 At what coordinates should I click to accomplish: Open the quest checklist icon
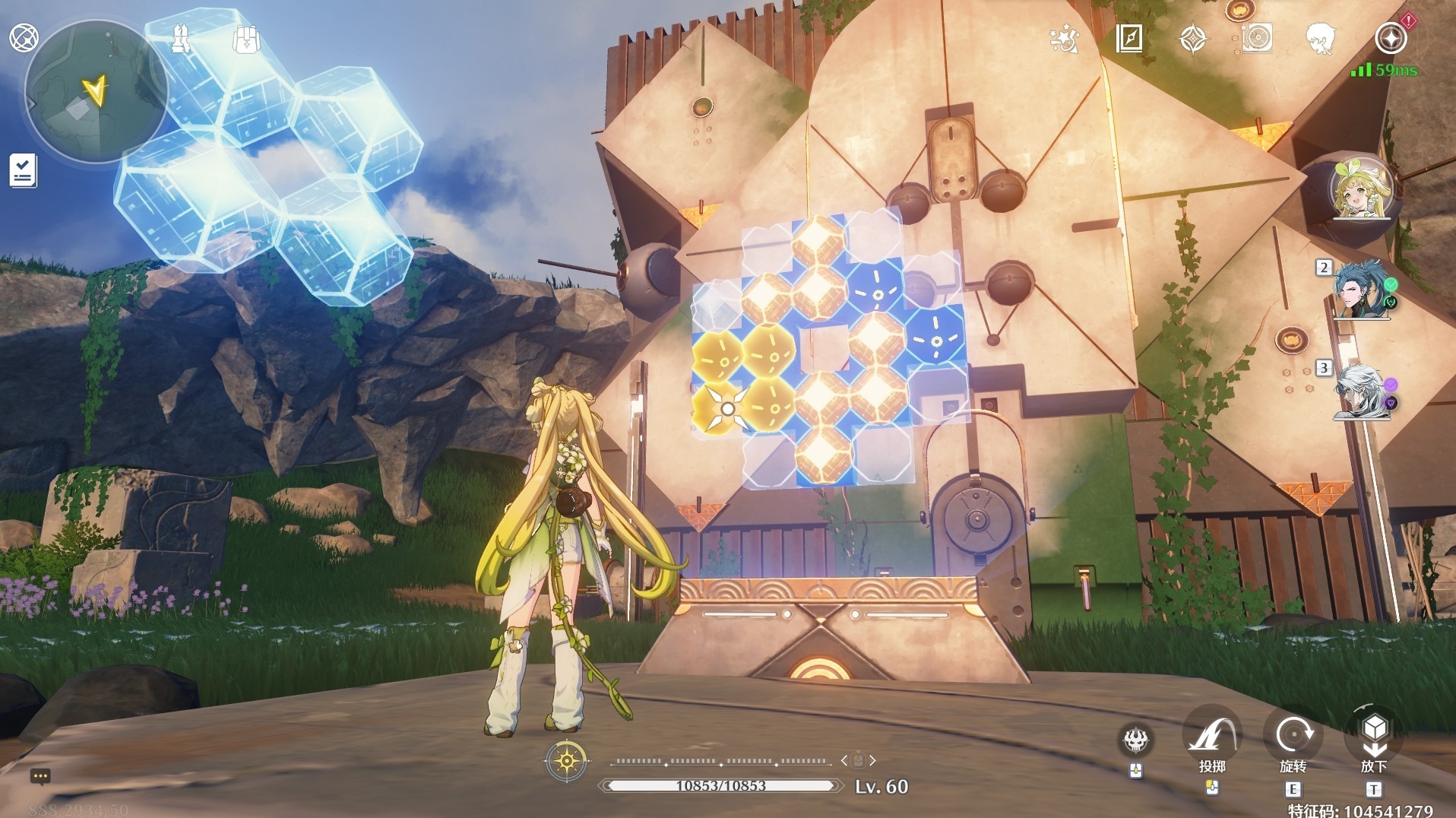23,170
